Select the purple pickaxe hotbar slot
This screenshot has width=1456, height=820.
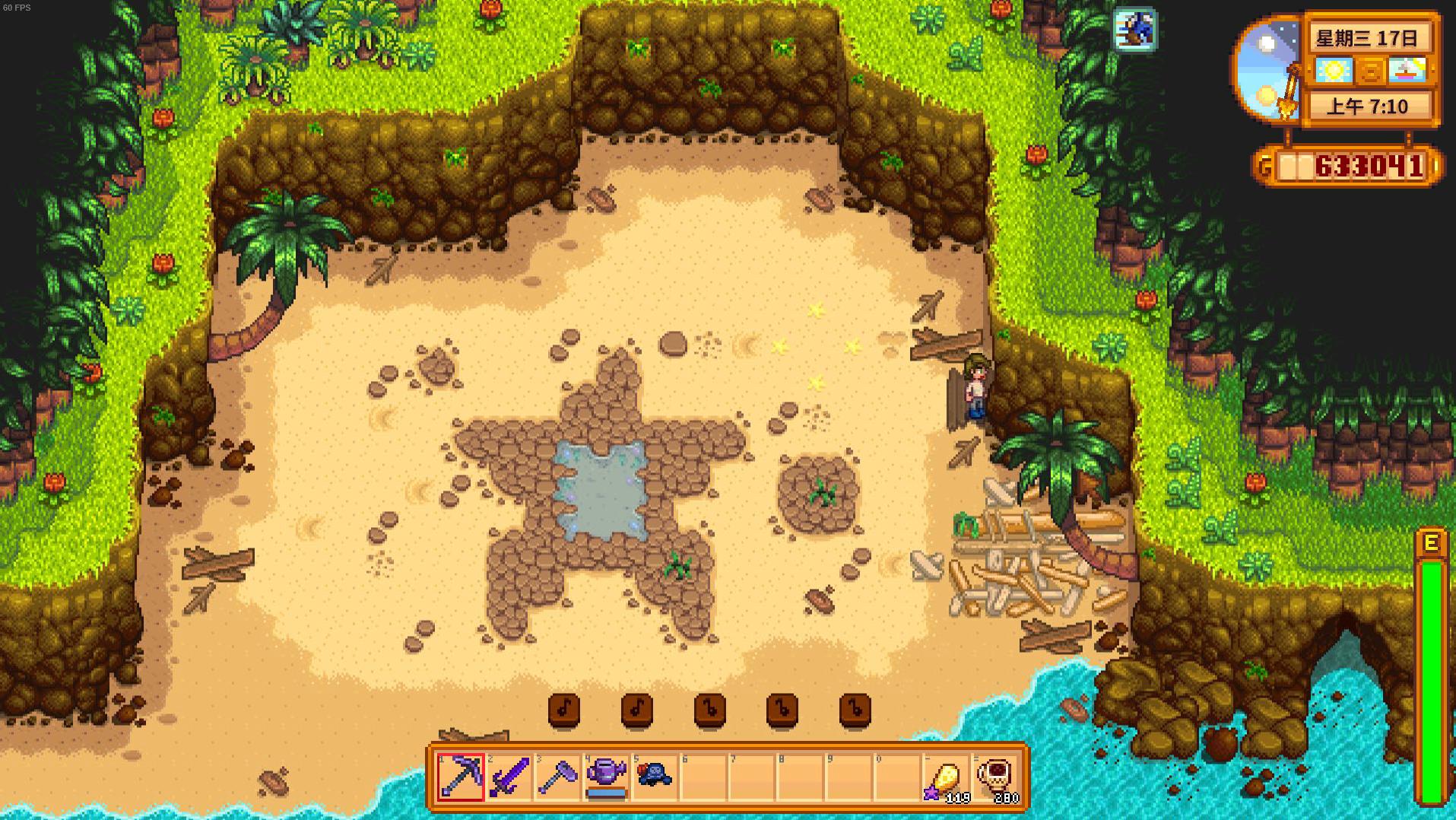pyautogui.click(x=461, y=777)
